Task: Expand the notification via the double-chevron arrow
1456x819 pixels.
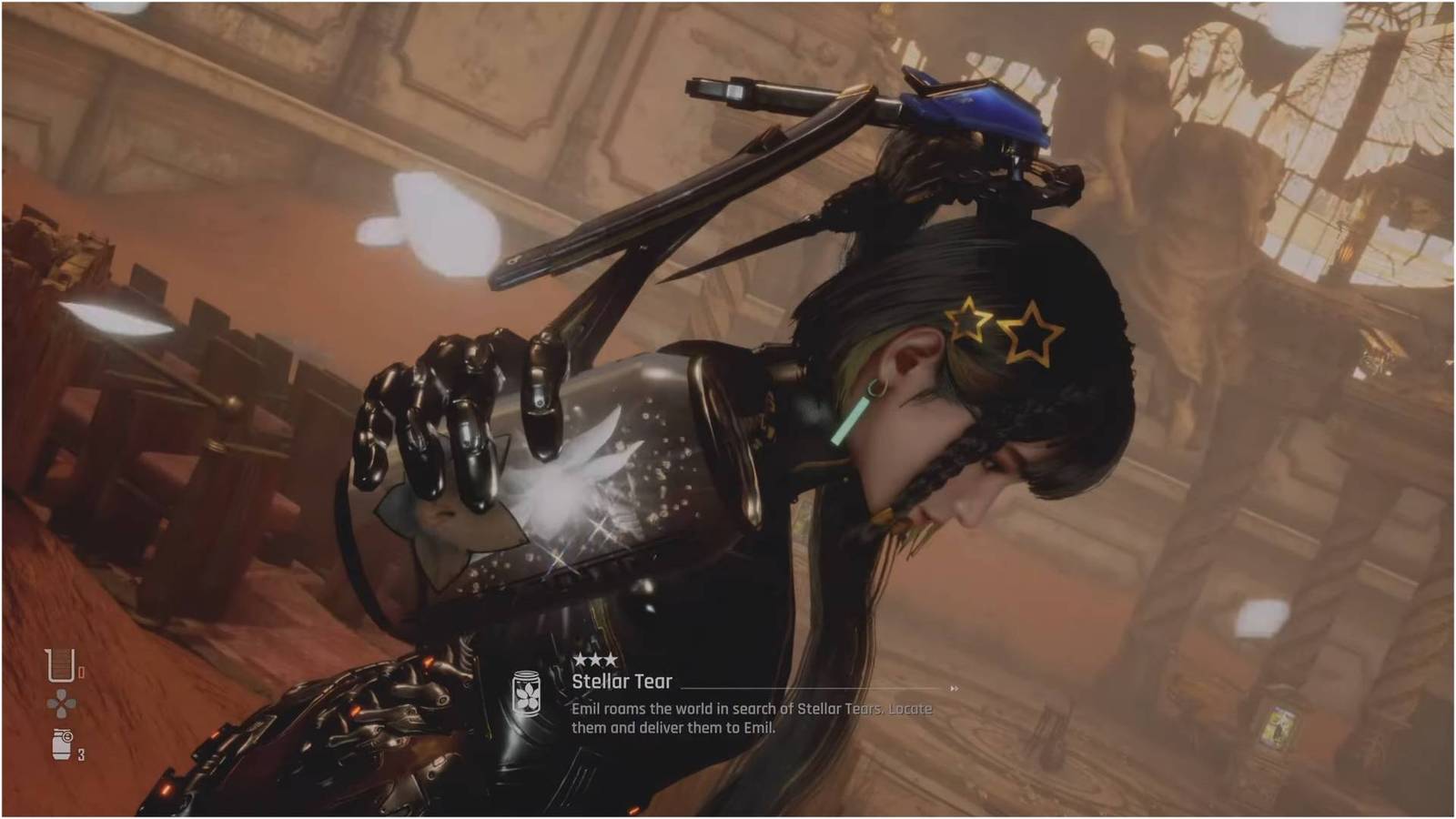Action: coord(954,687)
